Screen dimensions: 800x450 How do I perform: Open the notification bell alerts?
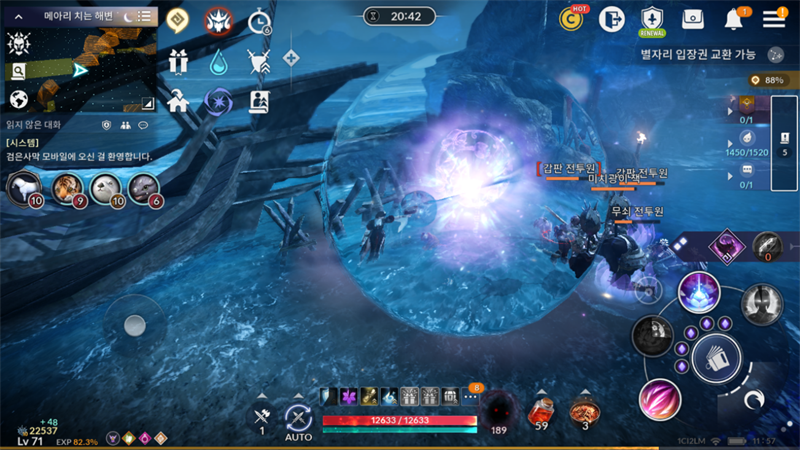(734, 18)
